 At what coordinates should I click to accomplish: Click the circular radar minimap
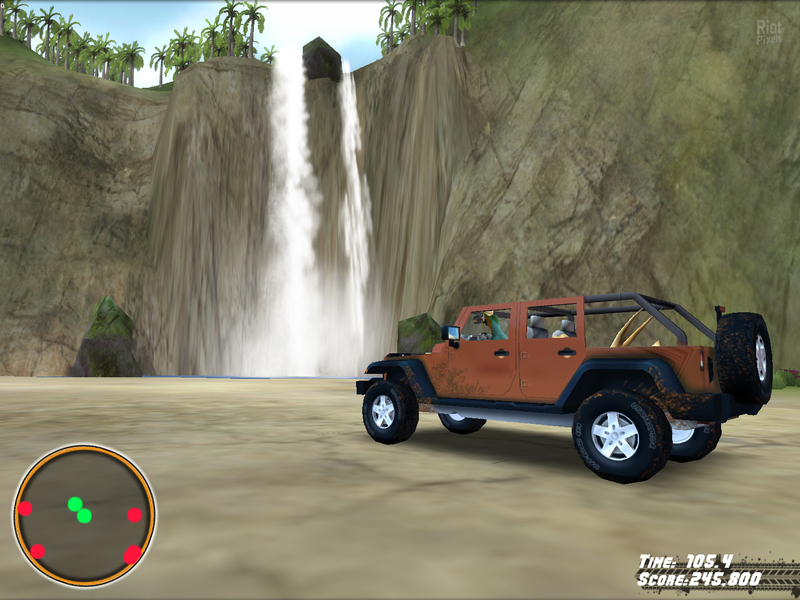pos(84,516)
